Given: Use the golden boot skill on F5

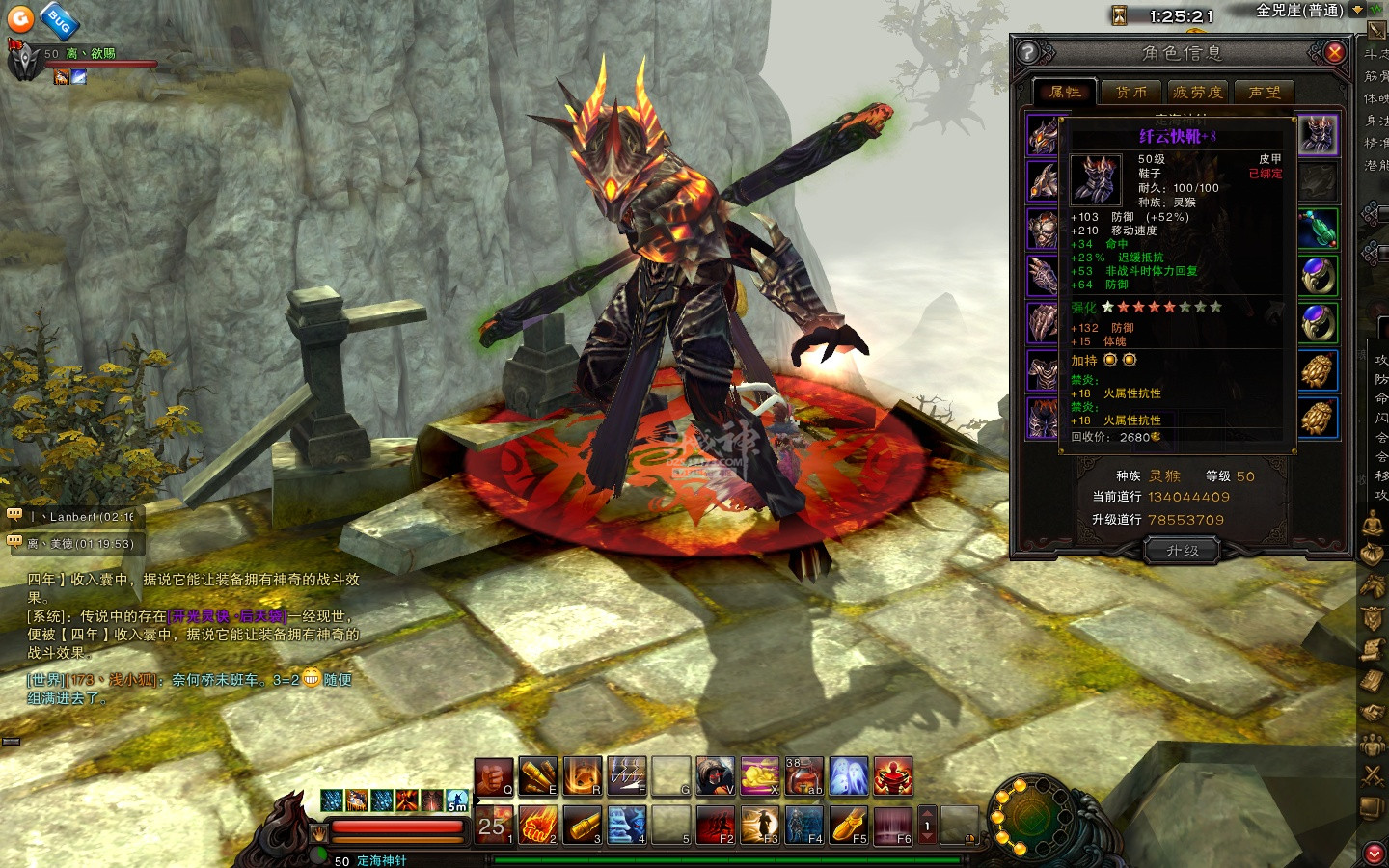Looking at the screenshot, I should (849, 826).
